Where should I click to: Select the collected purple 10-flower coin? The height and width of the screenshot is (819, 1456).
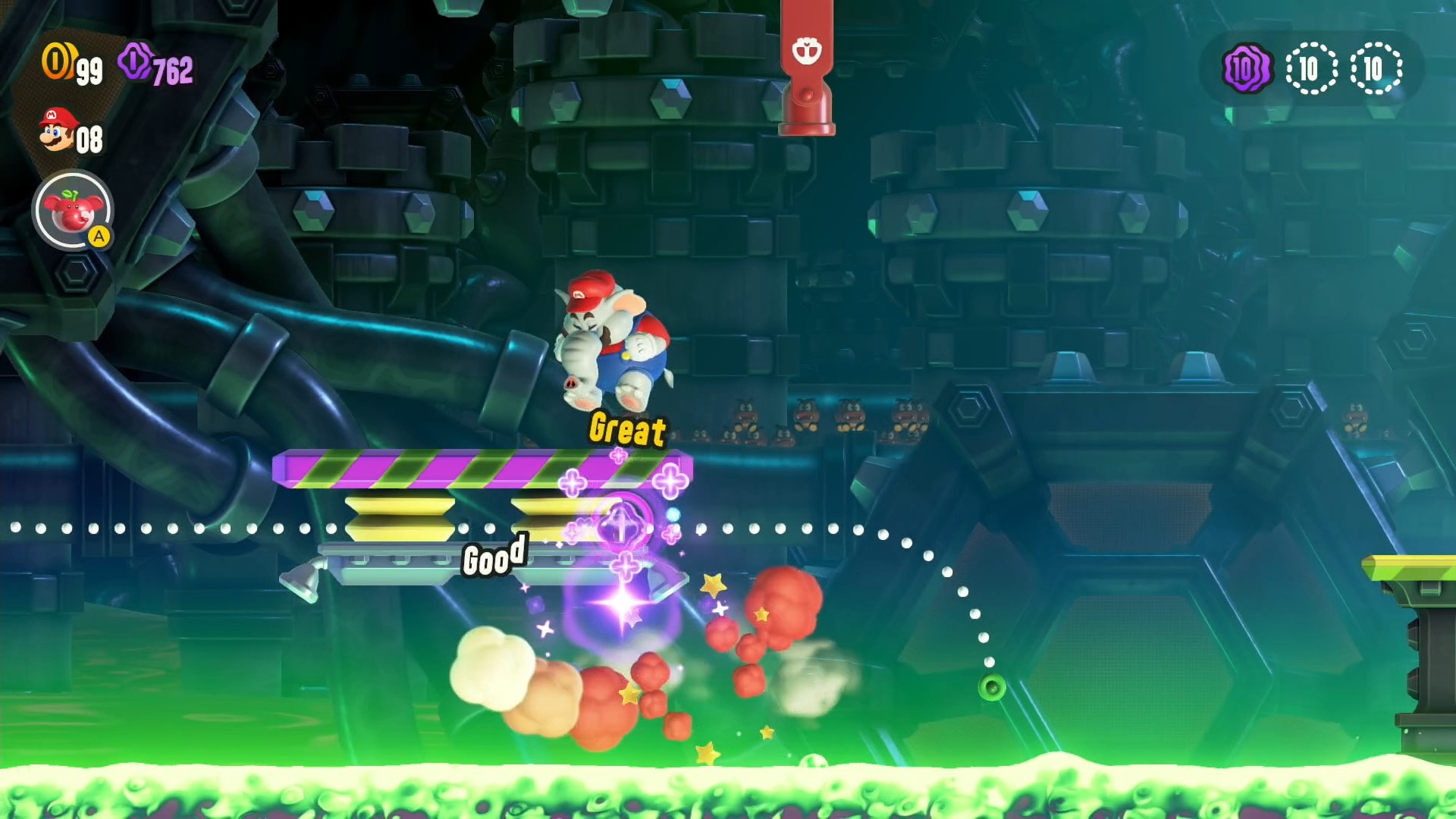(x=1246, y=69)
